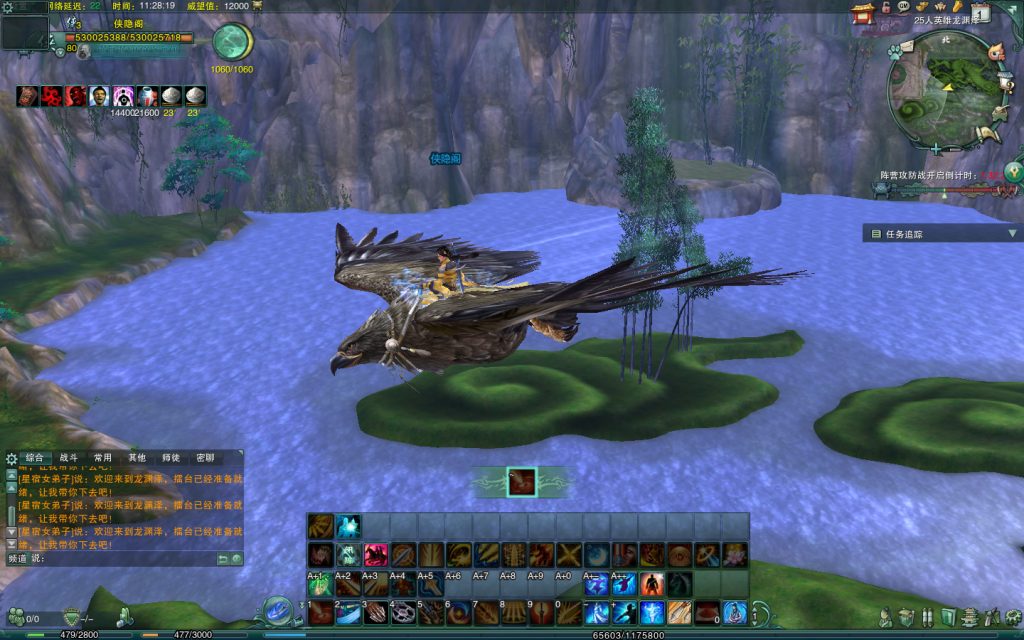This screenshot has height=640, width=1024.
Task: Activate the pink horse mount skill
Action: point(376,555)
